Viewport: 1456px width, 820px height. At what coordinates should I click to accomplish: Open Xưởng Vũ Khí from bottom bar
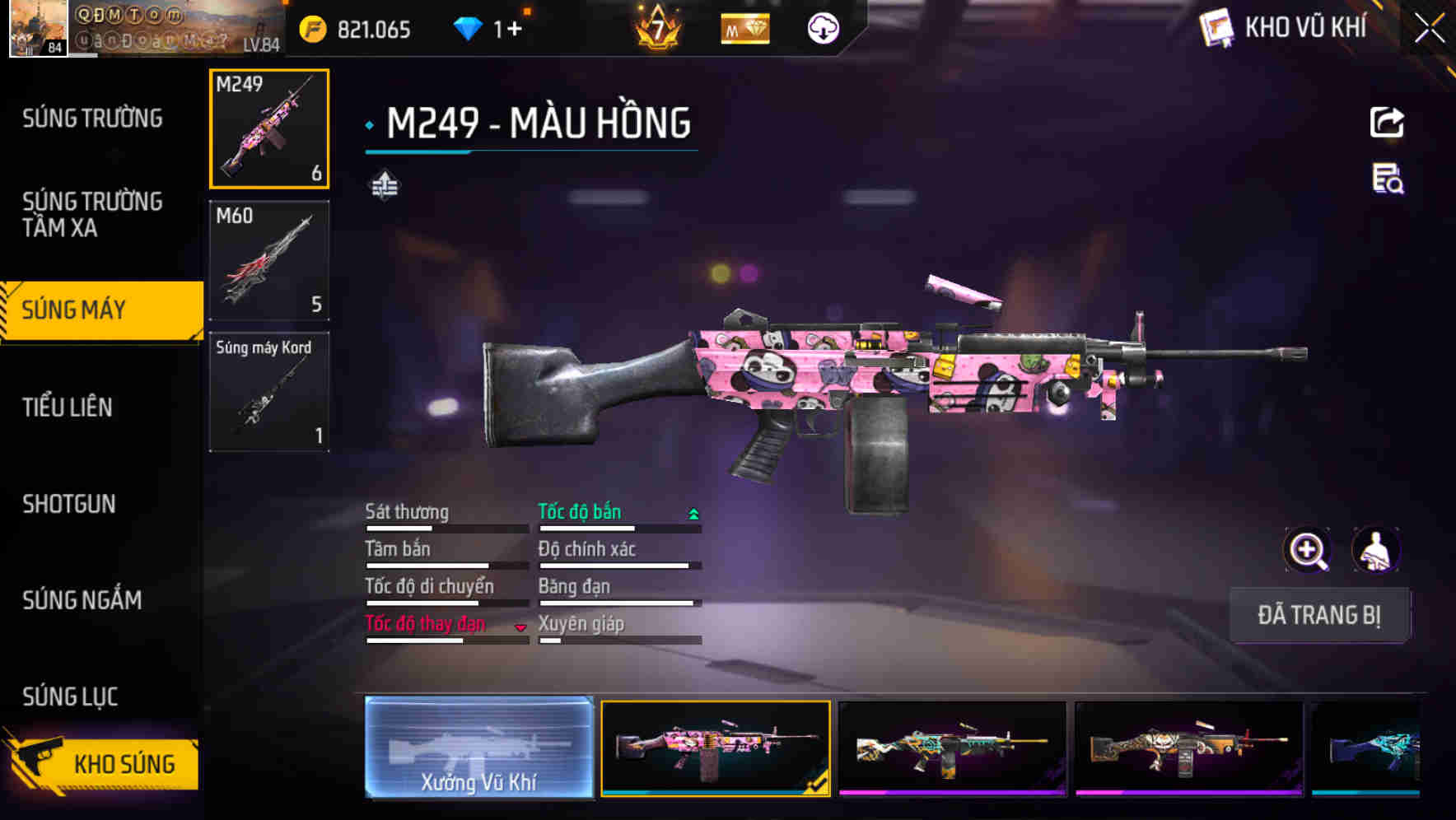point(478,750)
